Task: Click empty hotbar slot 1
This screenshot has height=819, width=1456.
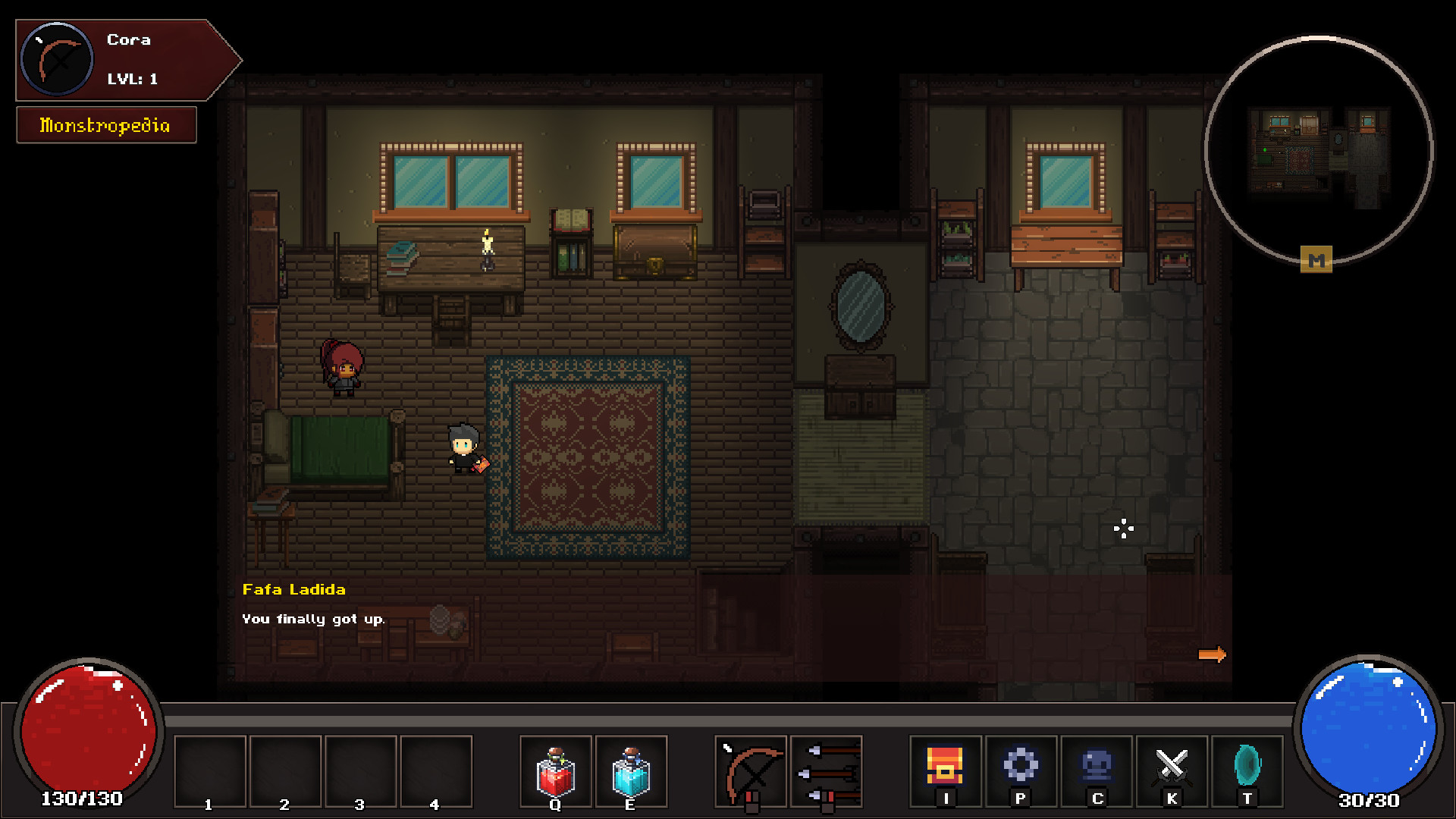Action: [209, 771]
